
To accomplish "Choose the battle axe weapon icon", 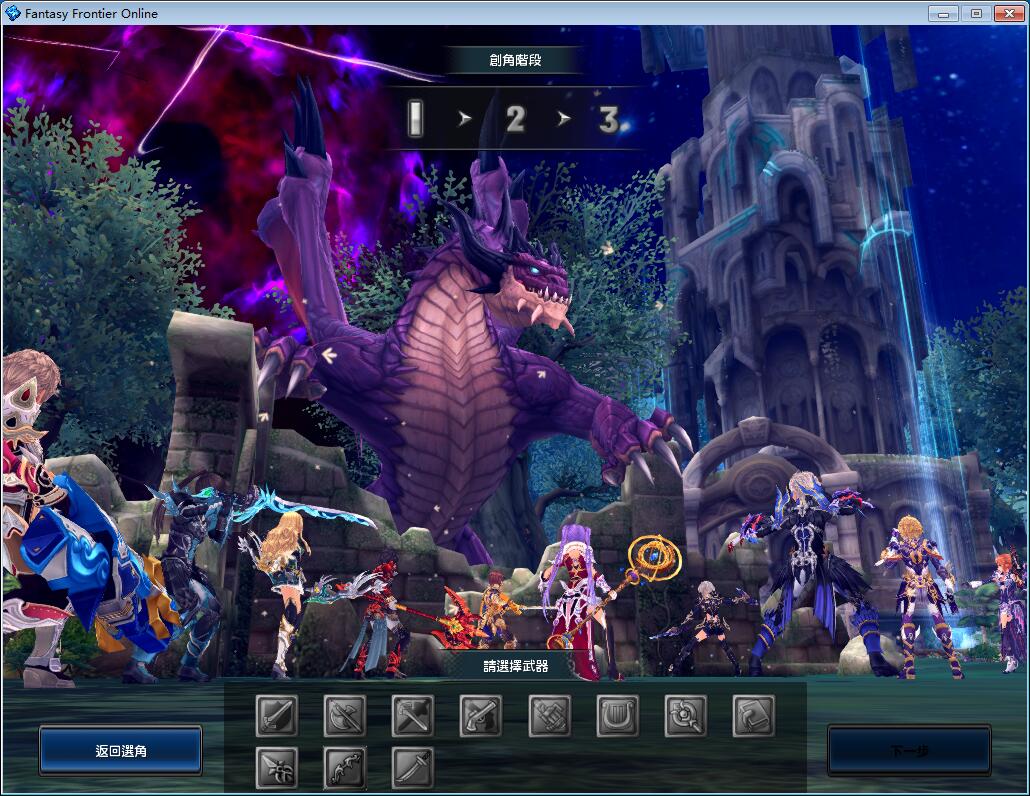I will 345,716.
